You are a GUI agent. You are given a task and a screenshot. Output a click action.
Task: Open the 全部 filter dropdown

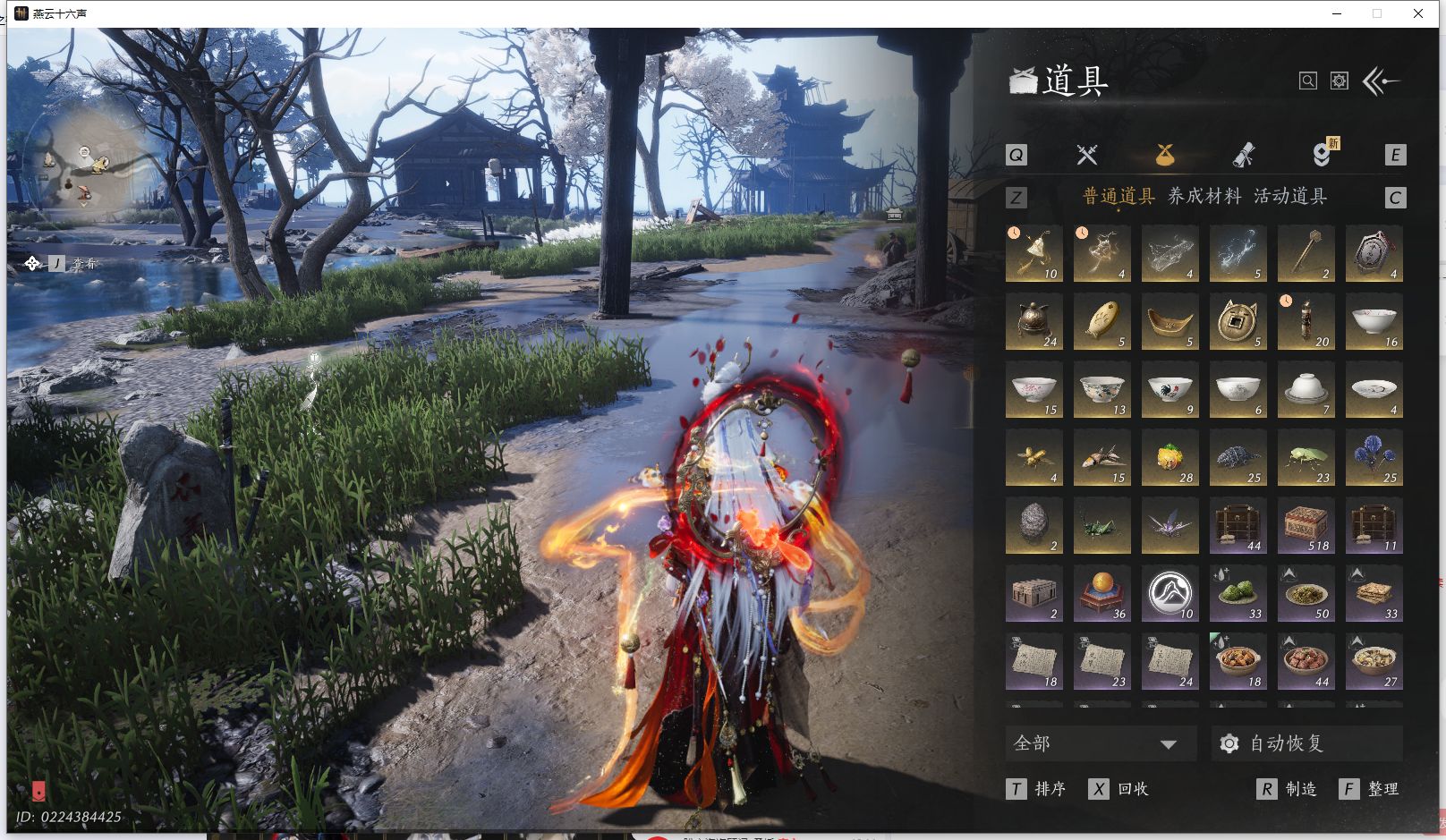pyautogui.click(x=1102, y=743)
